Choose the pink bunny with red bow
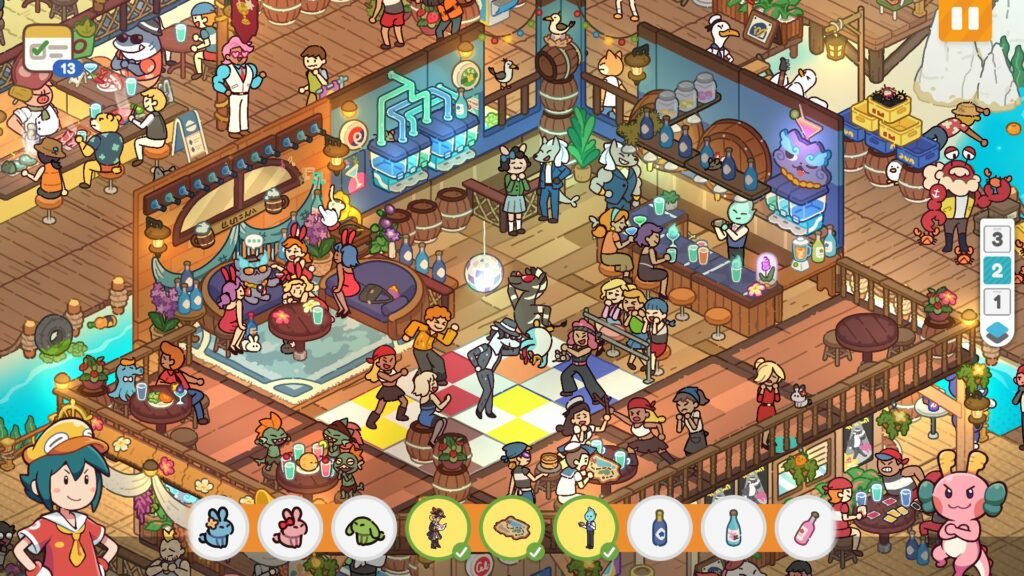 (x=291, y=528)
